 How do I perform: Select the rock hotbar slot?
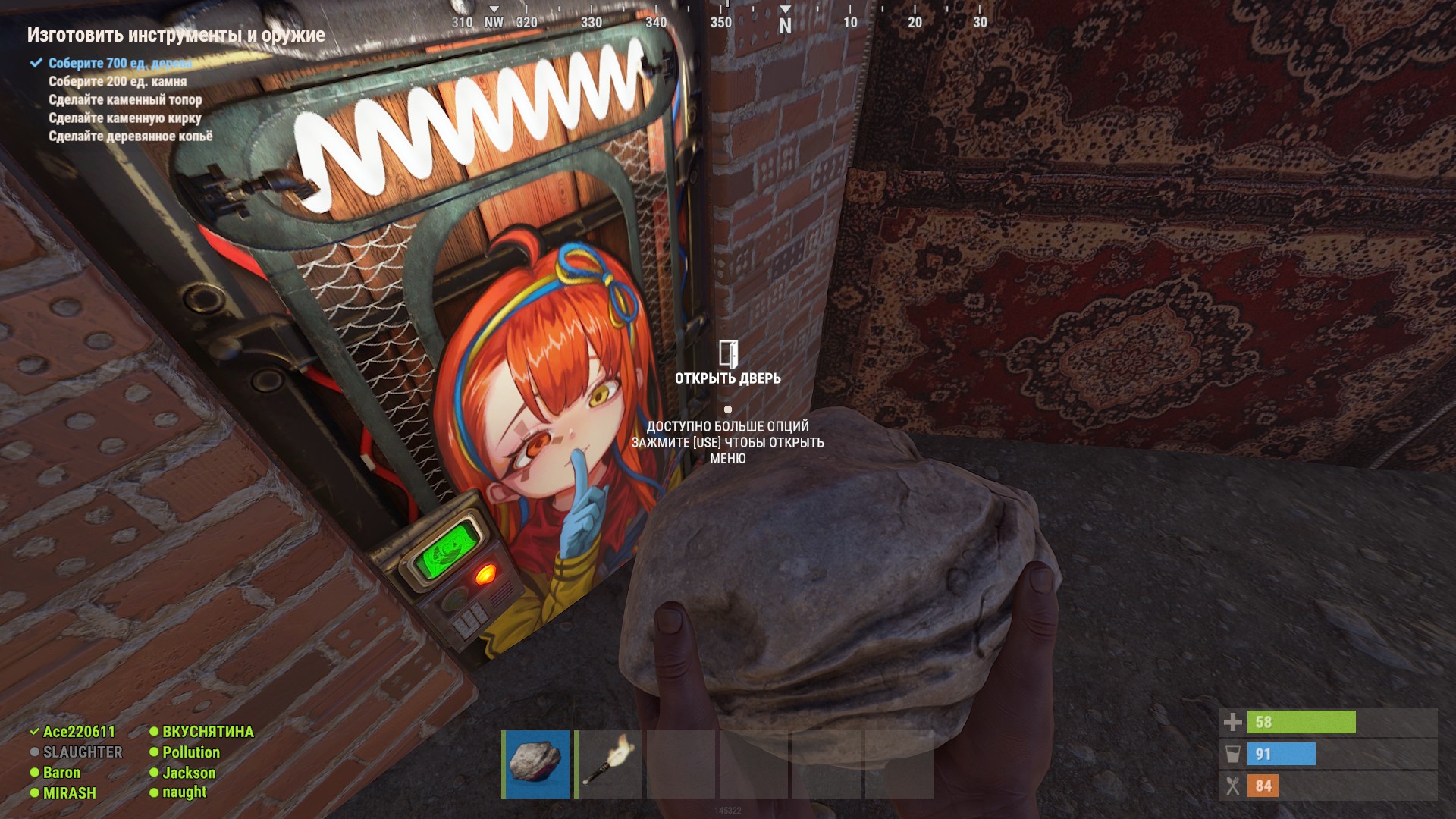[536, 764]
